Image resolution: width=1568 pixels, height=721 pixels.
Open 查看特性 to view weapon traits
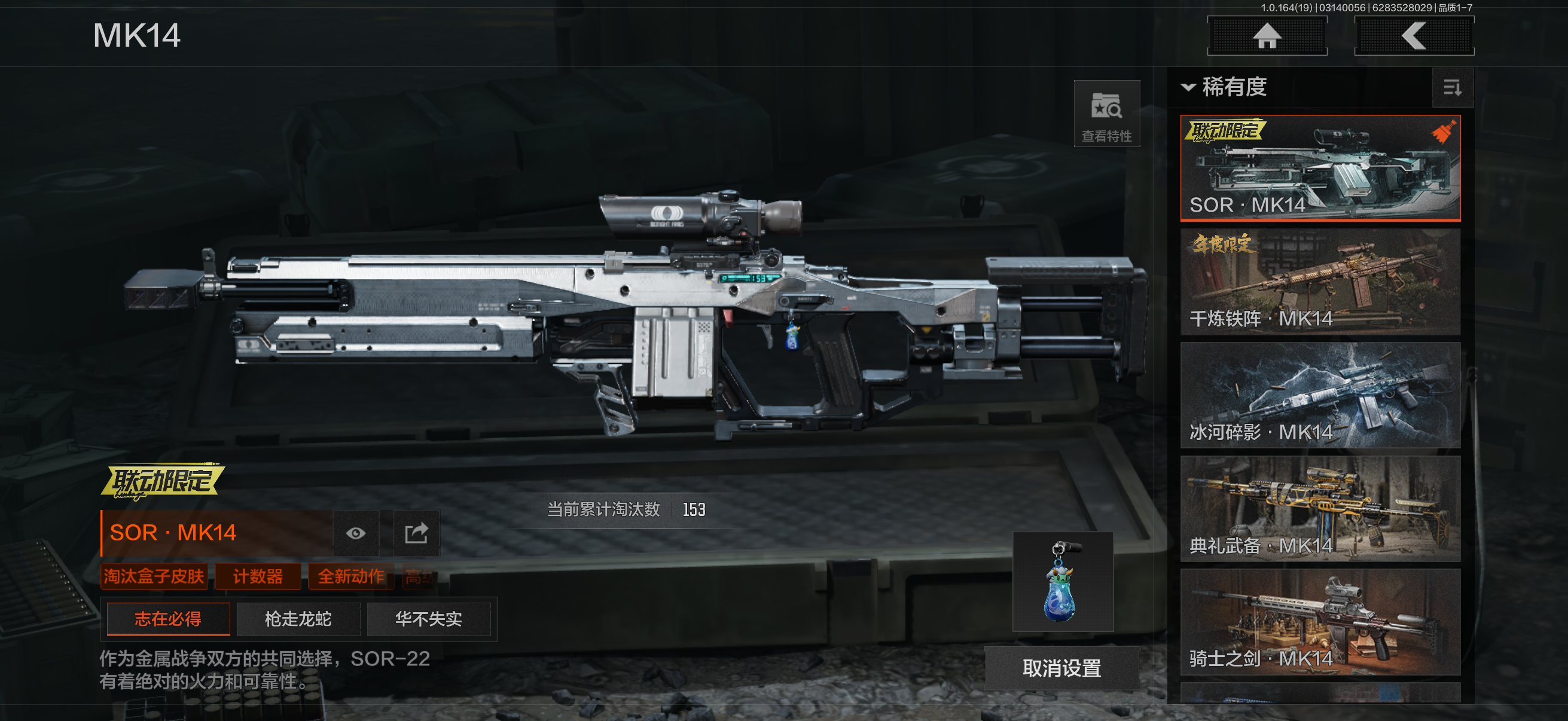tap(1106, 114)
